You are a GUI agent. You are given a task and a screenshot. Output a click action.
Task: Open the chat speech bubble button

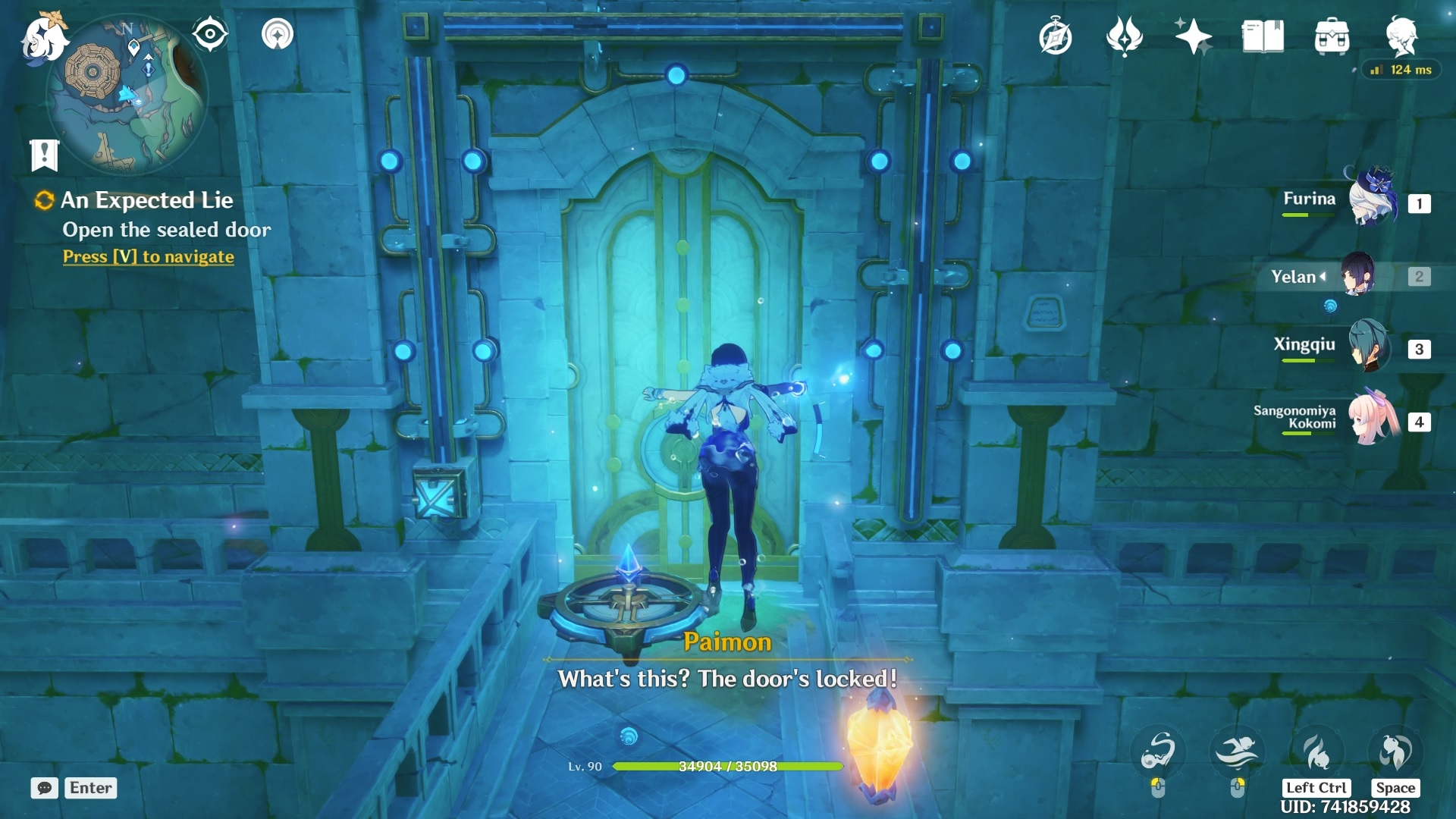coord(44,788)
